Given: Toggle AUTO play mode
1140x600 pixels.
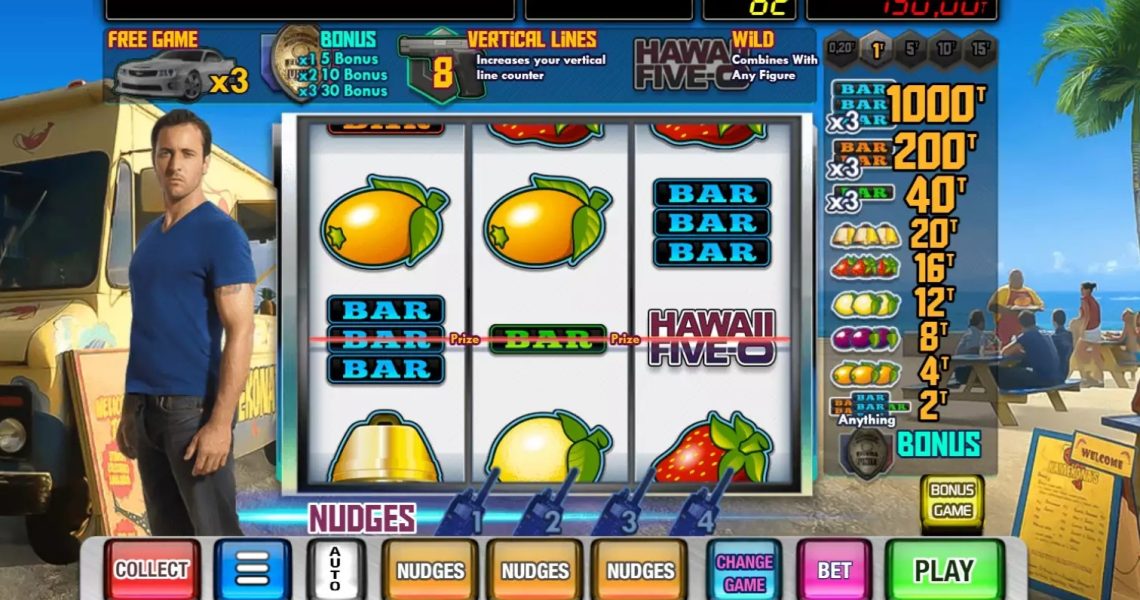Looking at the screenshot, I should click(335, 570).
